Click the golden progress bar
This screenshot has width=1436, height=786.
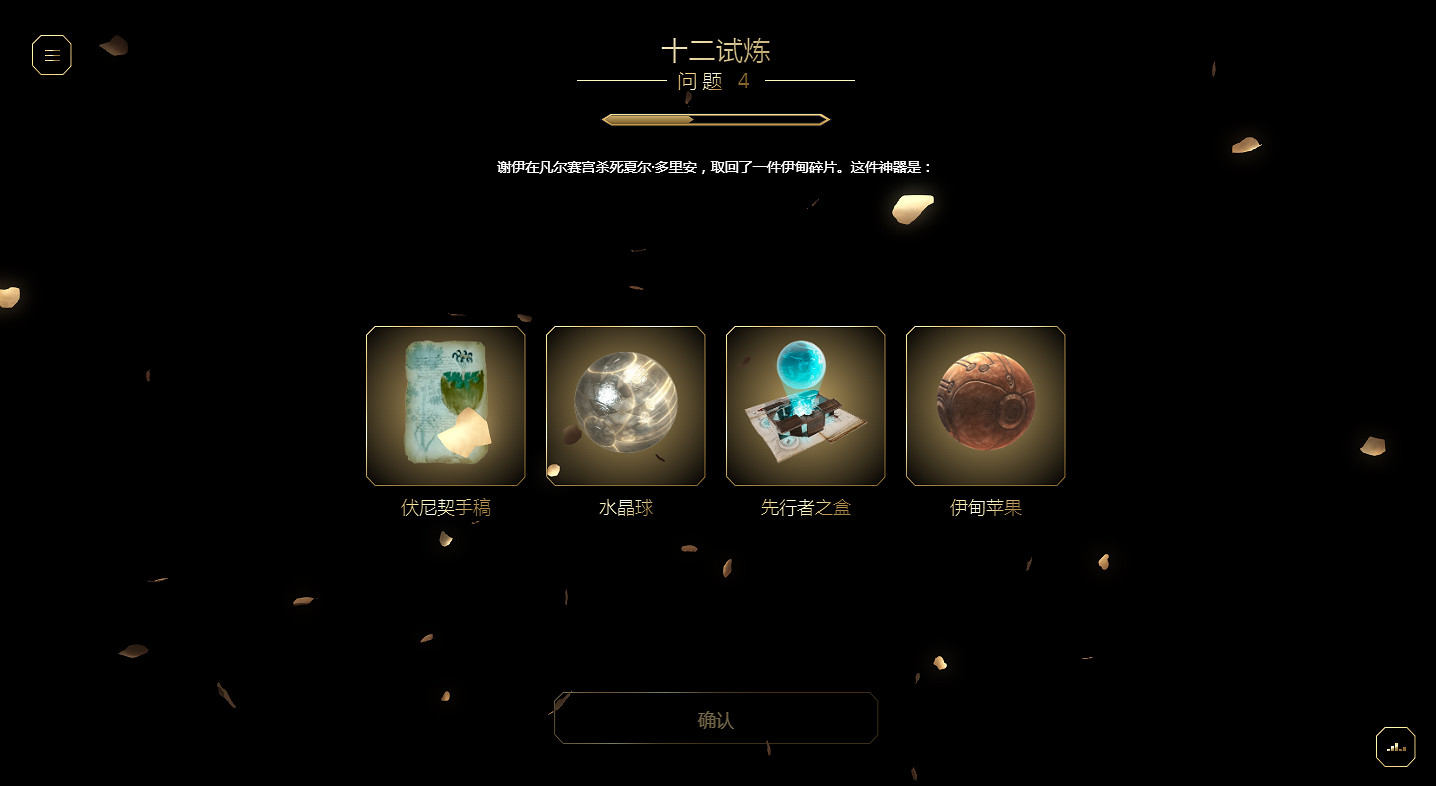pyautogui.click(x=715, y=118)
